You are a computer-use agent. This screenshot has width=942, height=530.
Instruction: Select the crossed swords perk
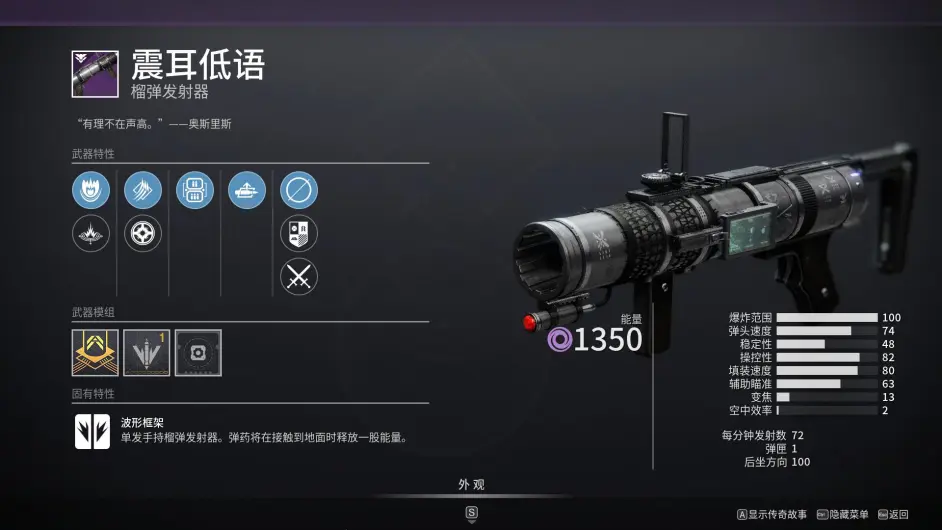298,276
